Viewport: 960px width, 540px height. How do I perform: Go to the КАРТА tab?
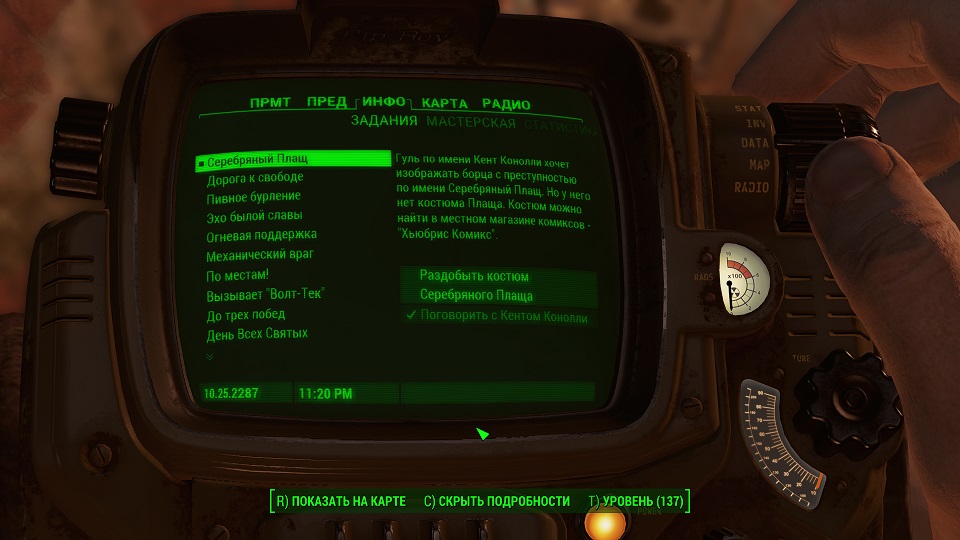[x=445, y=104]
